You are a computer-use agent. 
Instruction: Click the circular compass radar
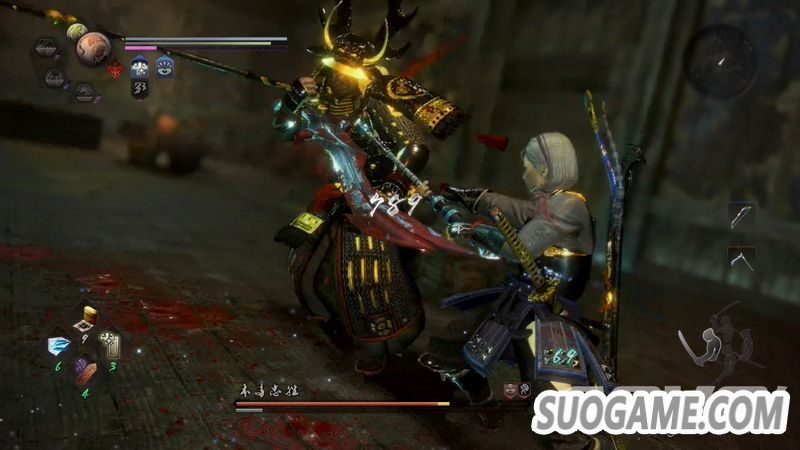tap(722, 61)
